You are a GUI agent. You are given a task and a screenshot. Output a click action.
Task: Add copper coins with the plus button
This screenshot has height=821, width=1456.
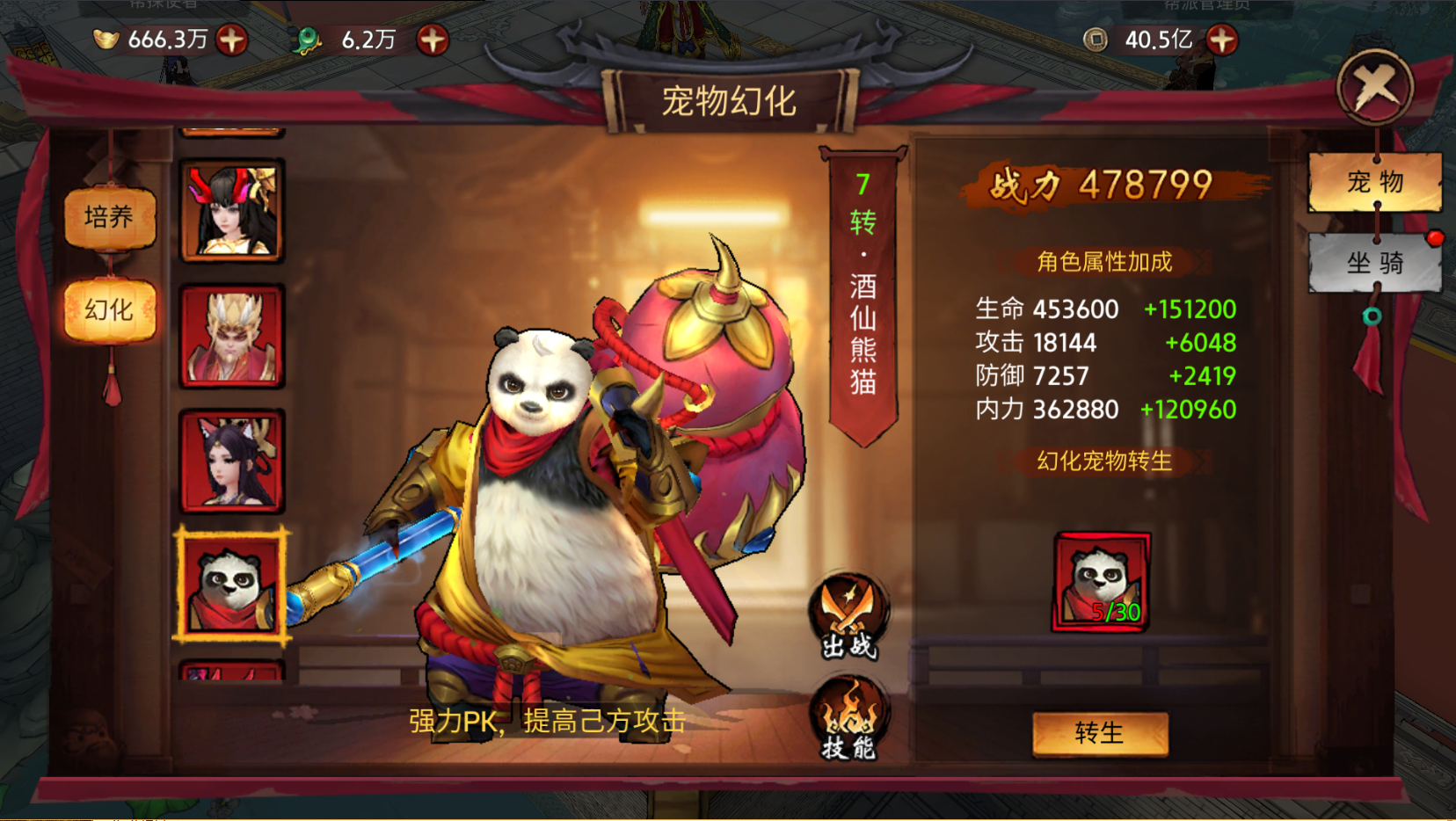pyautogui.click(x=1222, y=40)
